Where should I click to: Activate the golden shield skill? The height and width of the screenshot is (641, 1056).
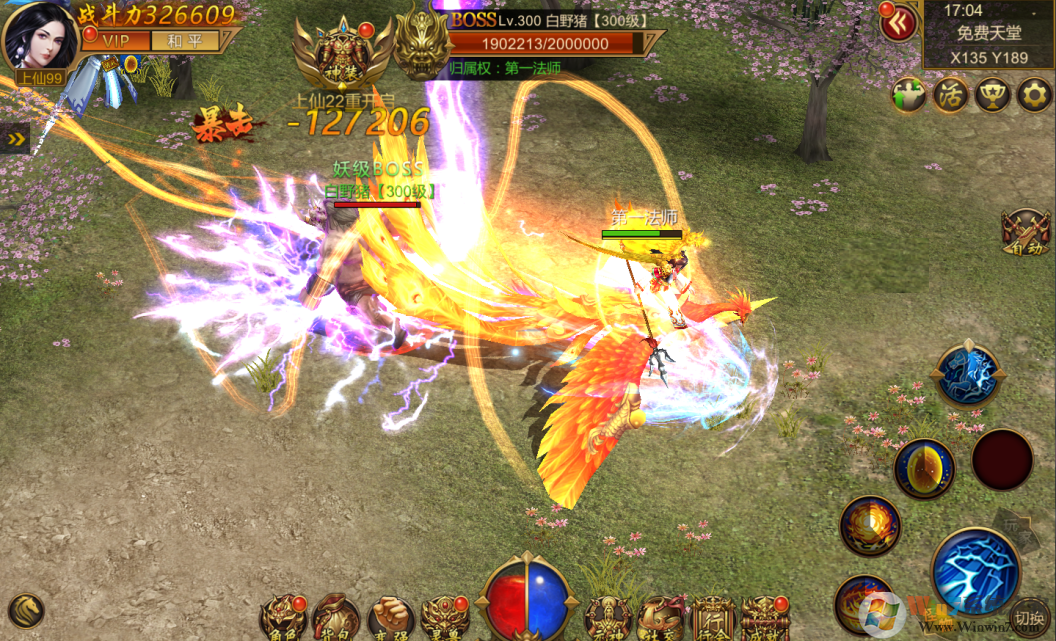[x=923, y=468]
